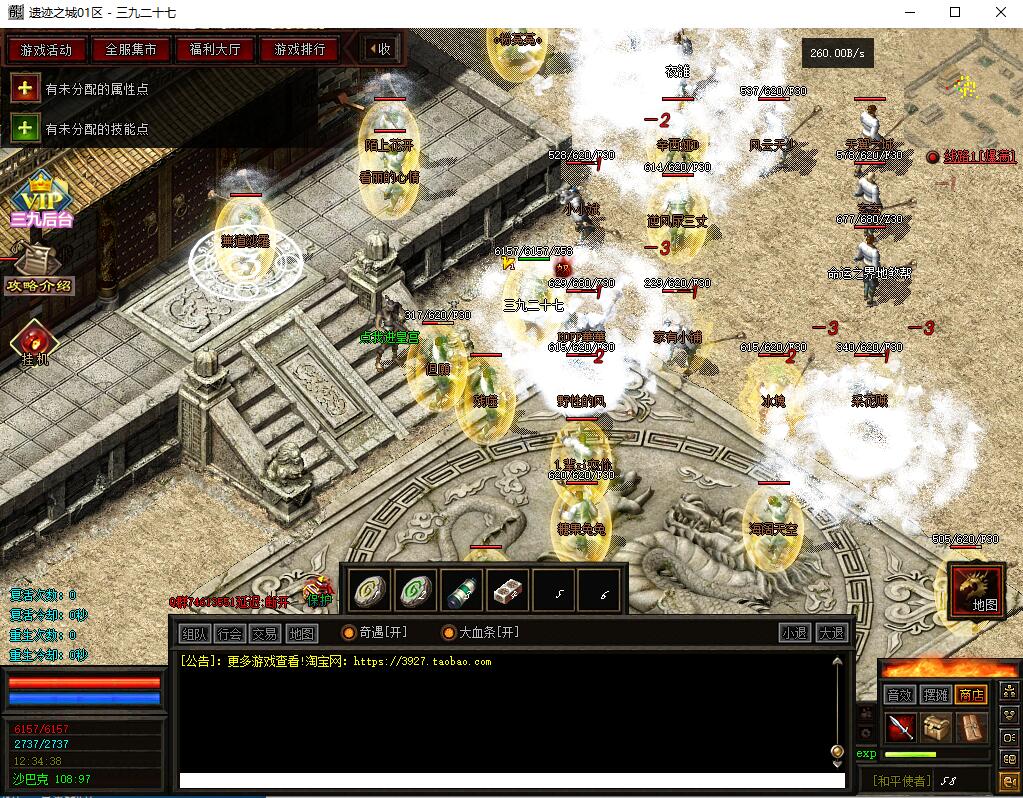
Task: Open the 交易 trade window
Action: [x=265, y=633]
